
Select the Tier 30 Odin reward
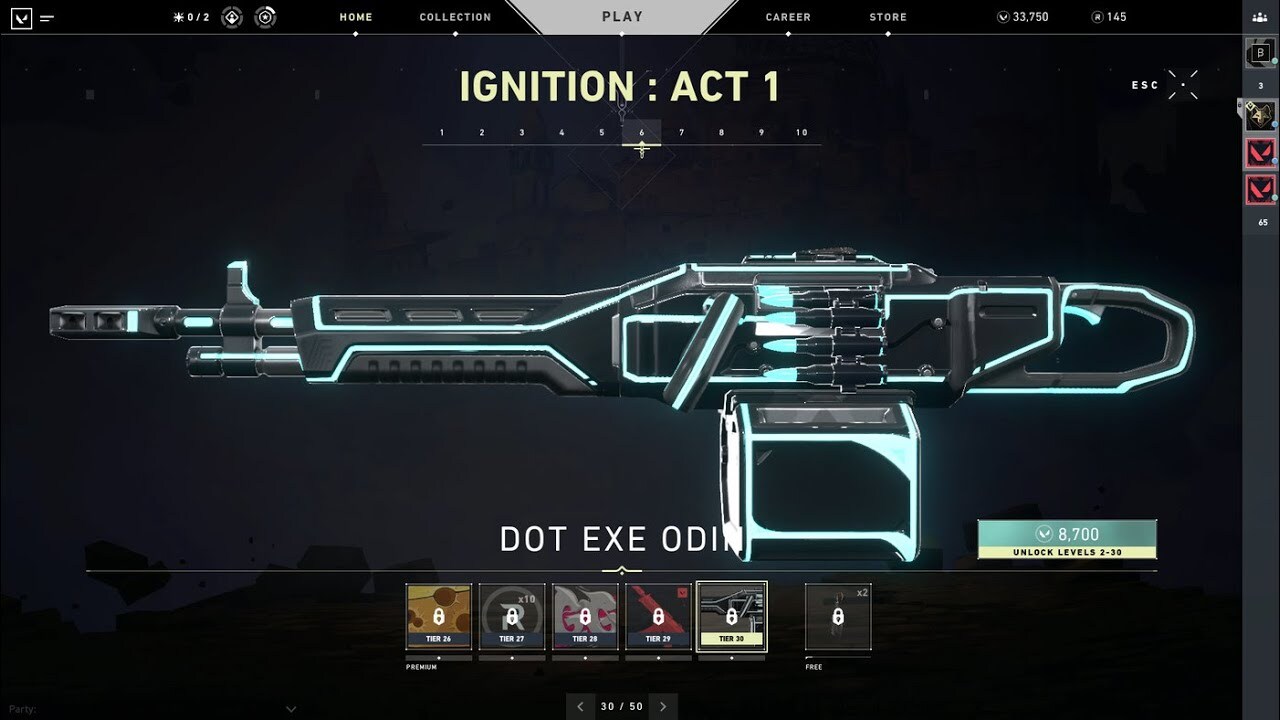731,617
